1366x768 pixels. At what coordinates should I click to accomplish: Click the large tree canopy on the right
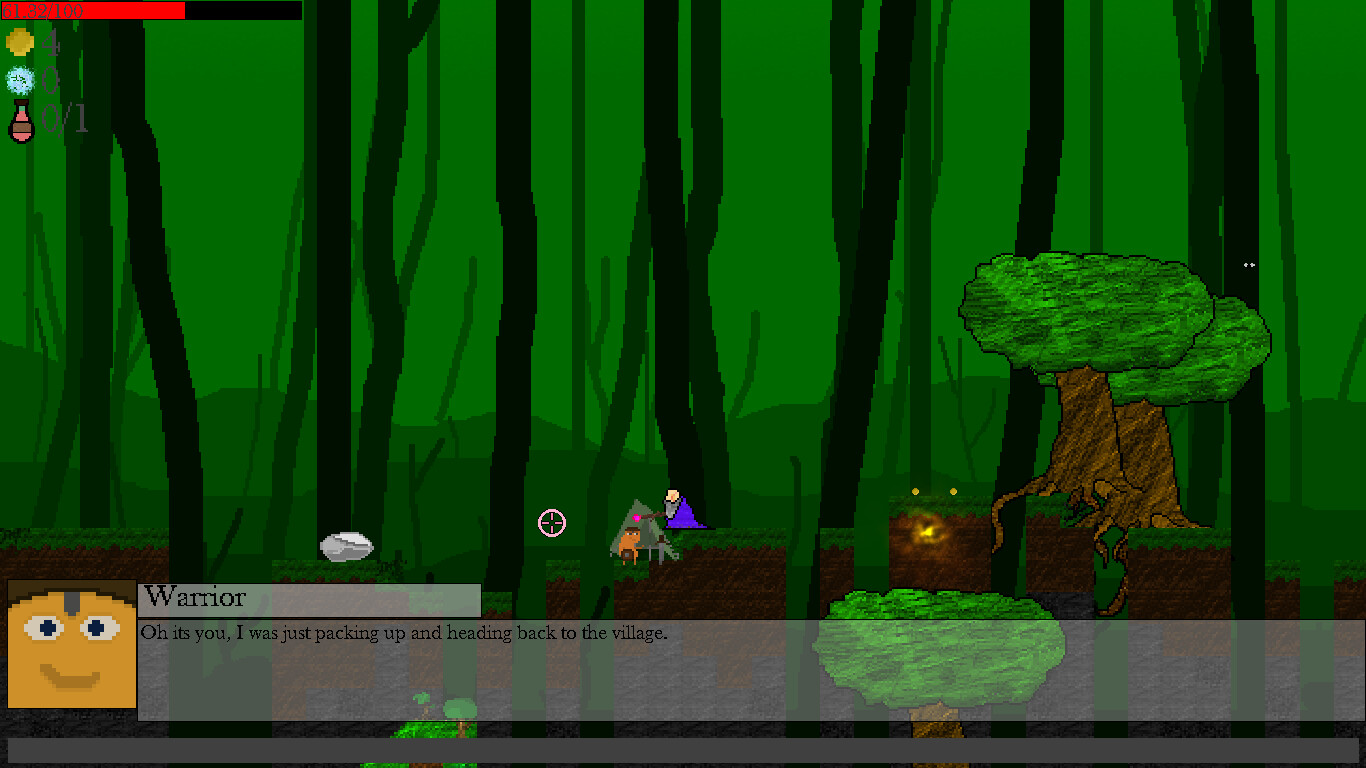click(x=1090, y=310)
